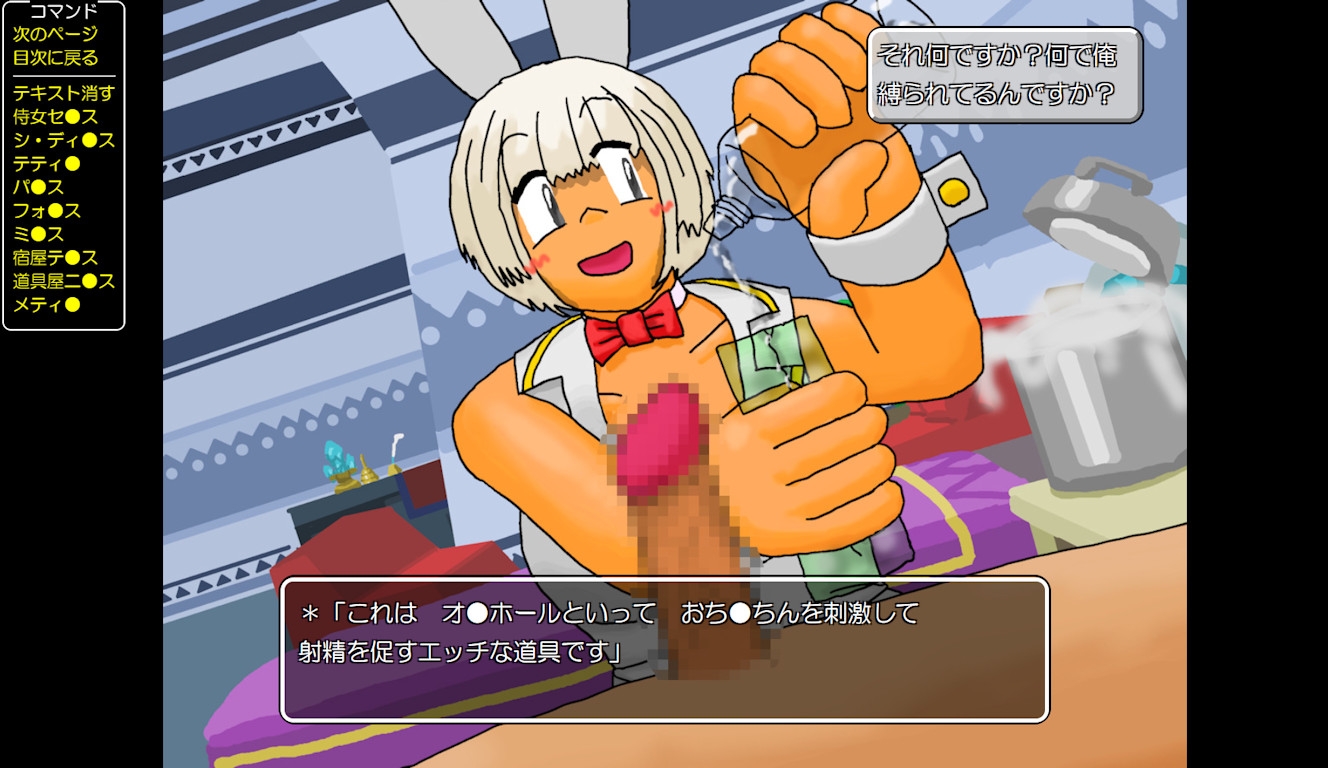The width and height of the screenshot is (1328, 768).
Task: Pick フォ●ス in the command menu
Action: [46, 211]
